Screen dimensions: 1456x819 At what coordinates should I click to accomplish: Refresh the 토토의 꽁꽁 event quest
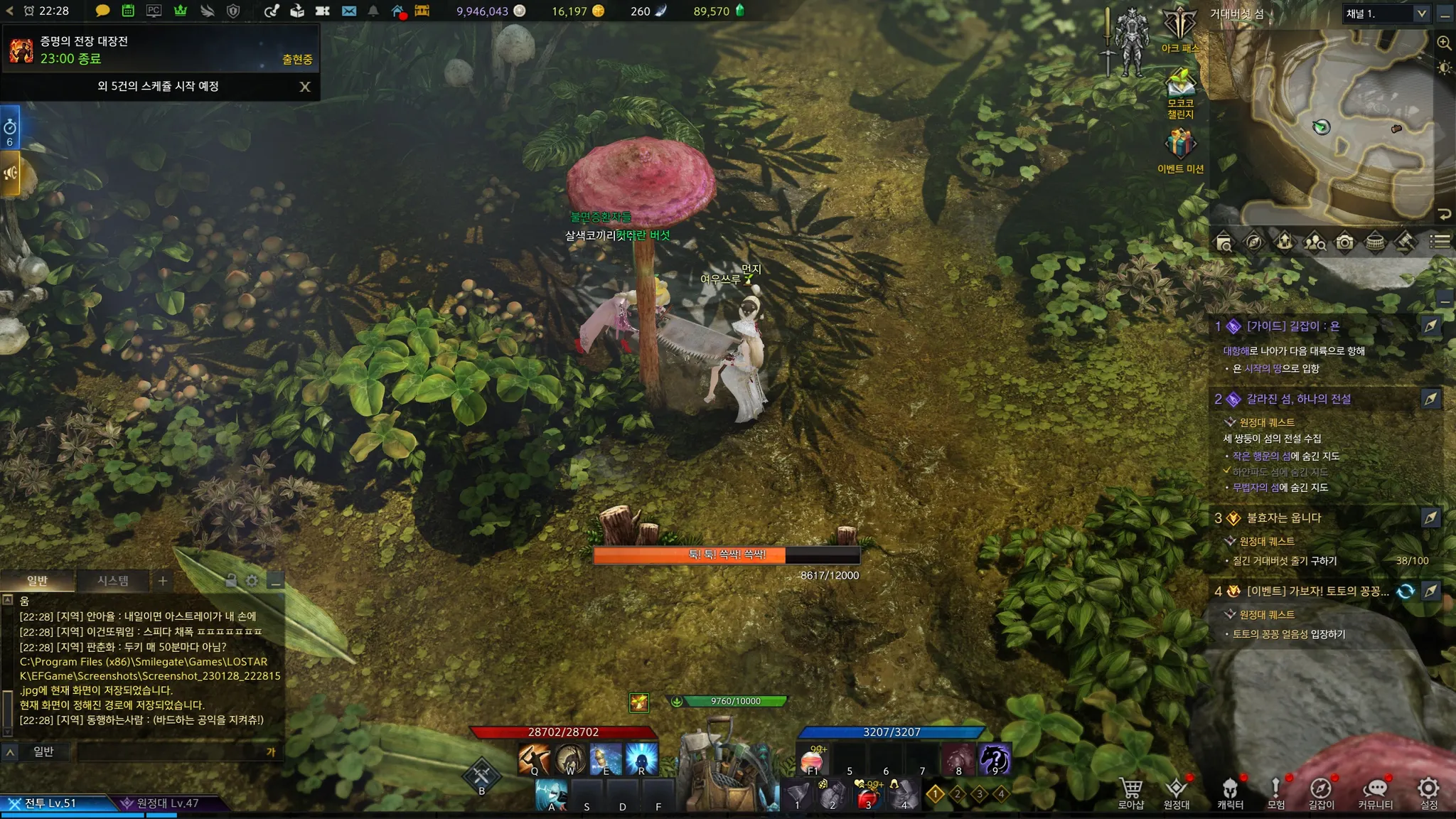(1406, 591)
